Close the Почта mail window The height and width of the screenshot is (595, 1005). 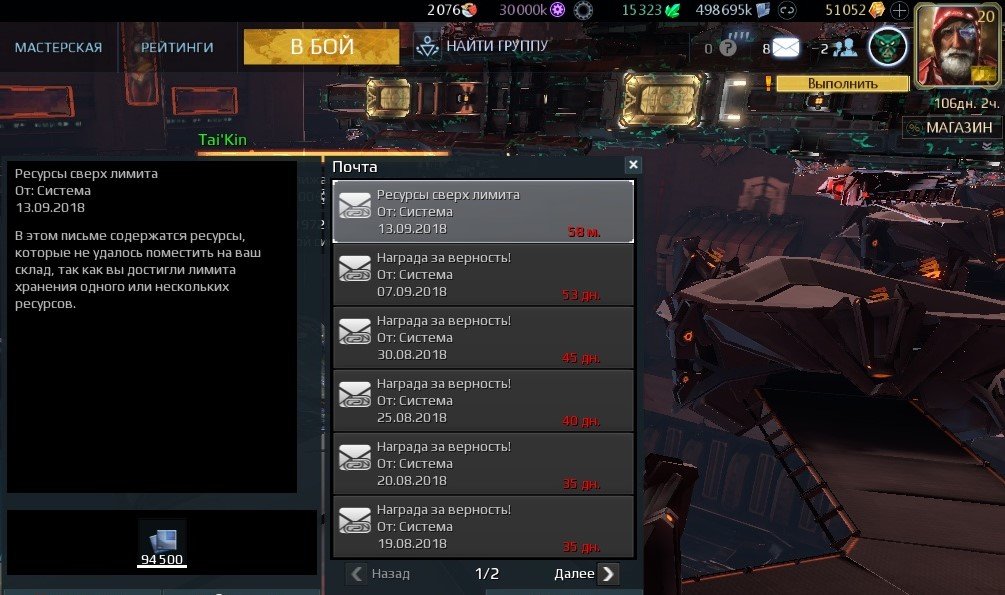pos(632,166)
